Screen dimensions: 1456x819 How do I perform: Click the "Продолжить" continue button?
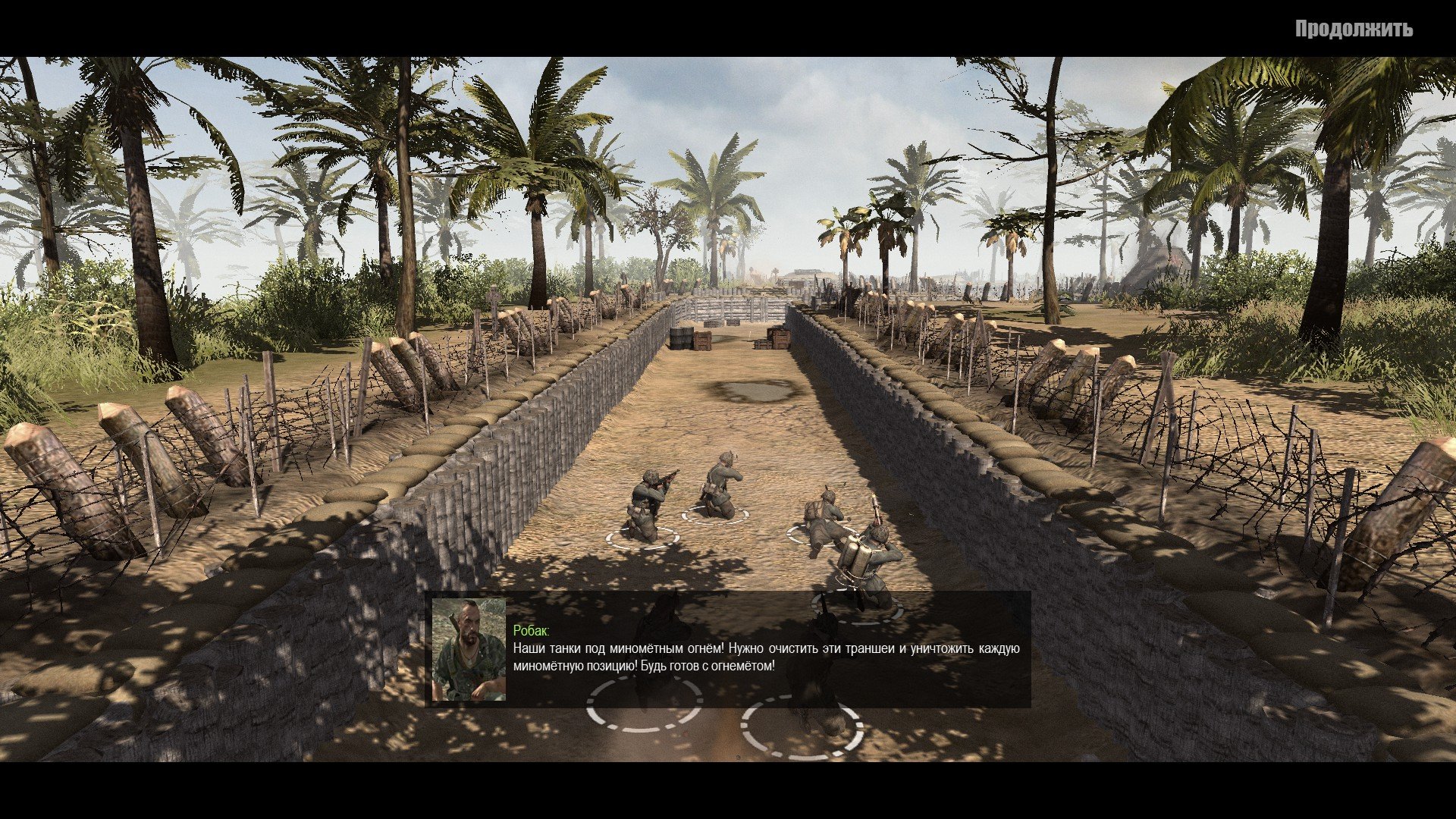pos(1353,29)
